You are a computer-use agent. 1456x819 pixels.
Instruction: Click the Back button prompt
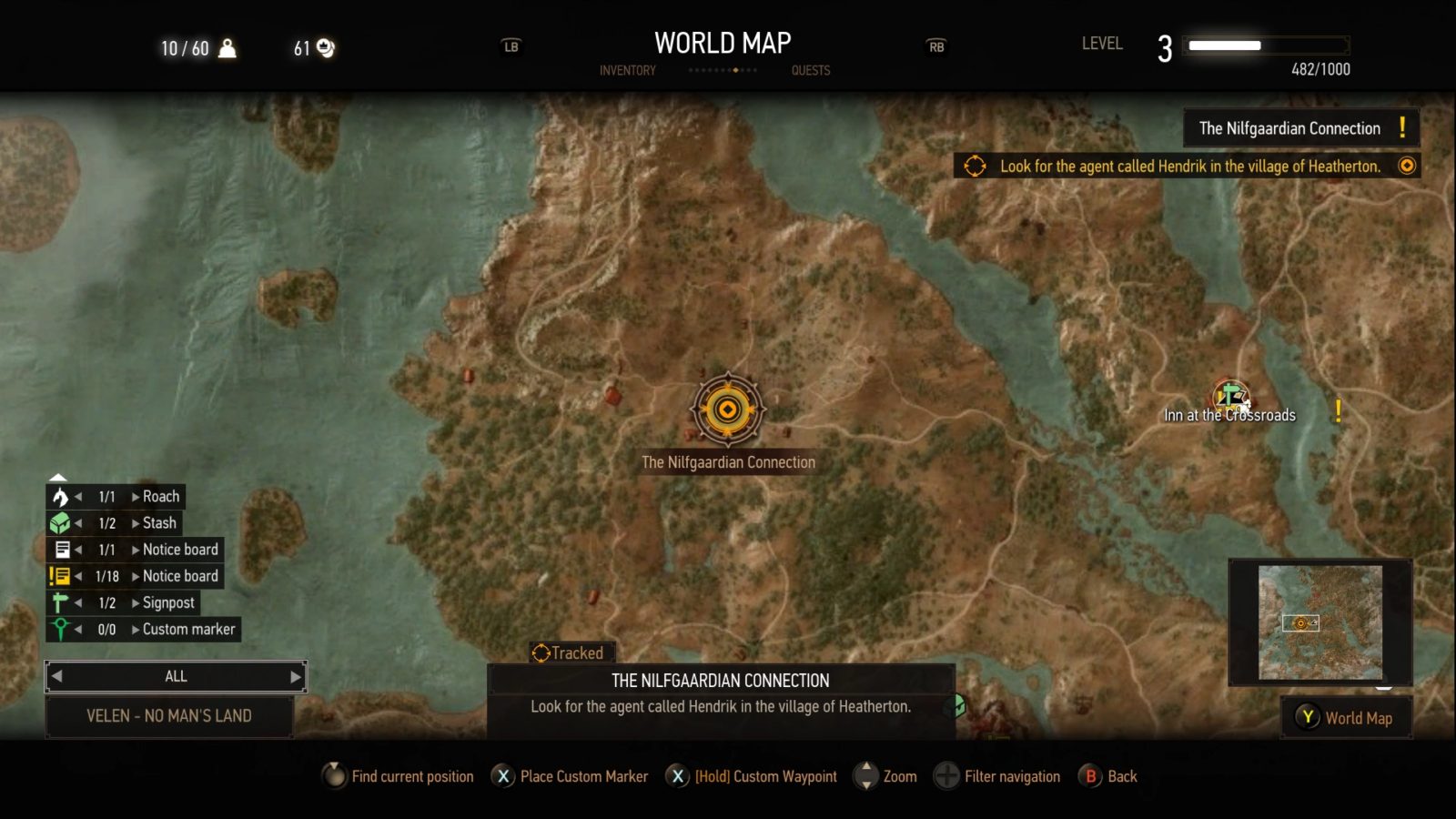pos(1089,776)
